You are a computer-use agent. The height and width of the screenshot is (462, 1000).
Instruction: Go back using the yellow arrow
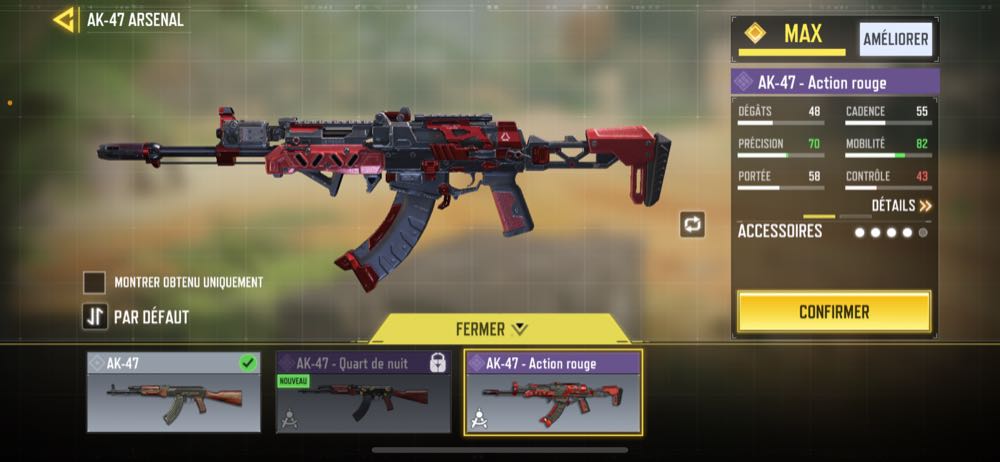pyautogui.click(x=65, y=19)
